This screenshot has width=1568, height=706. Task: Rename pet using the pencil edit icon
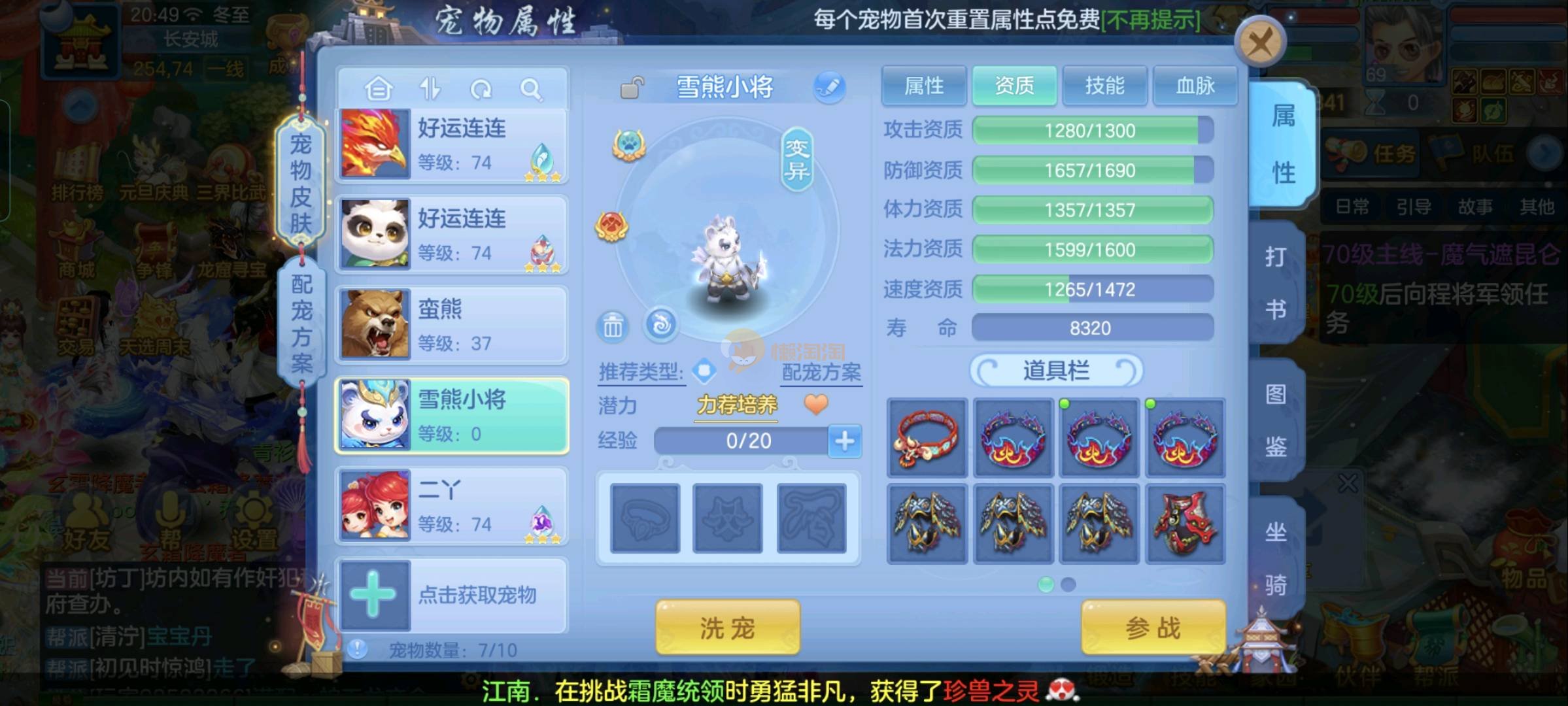829,88
